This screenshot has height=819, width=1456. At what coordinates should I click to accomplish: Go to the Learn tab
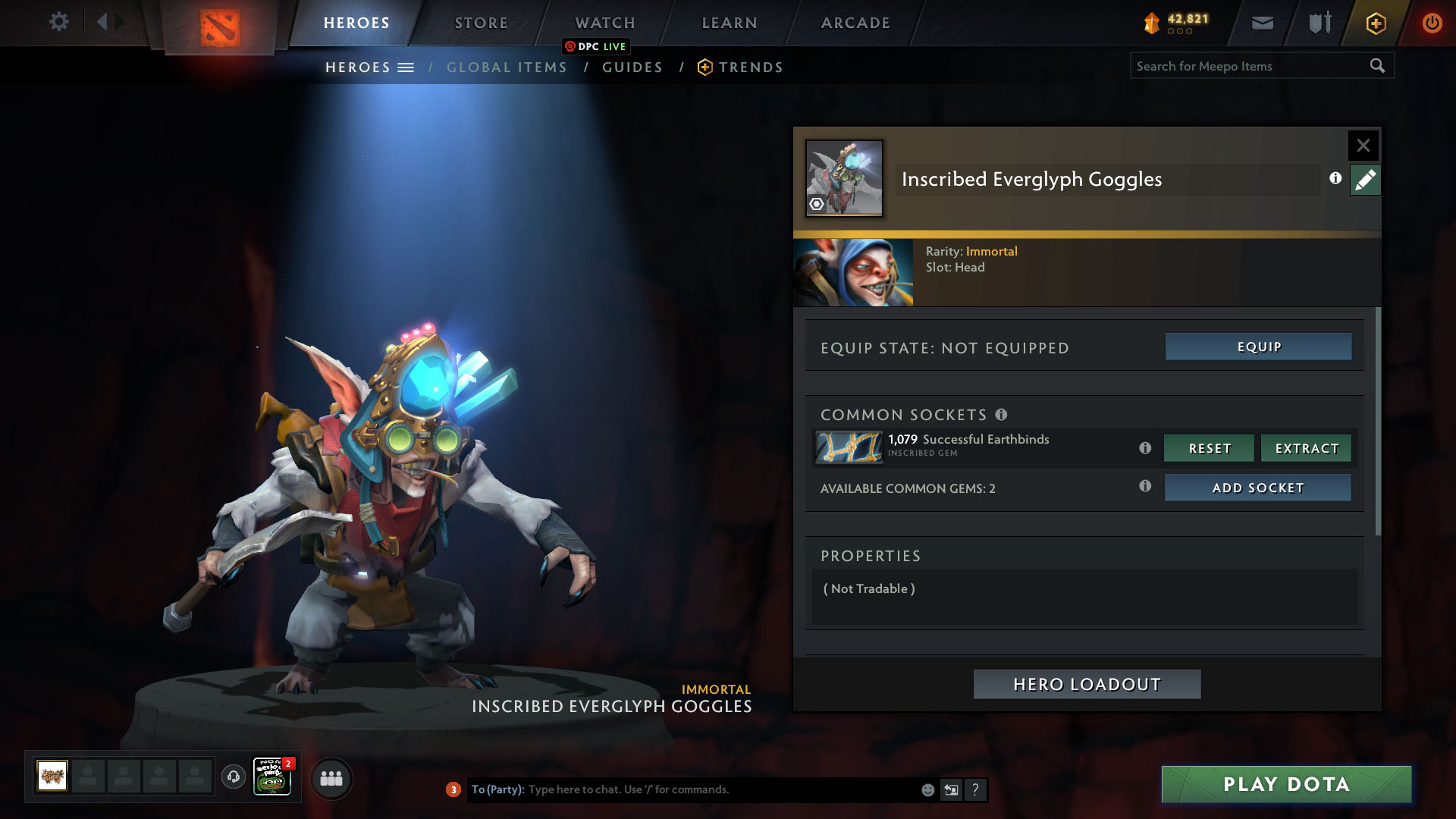[x=730, y=23]
